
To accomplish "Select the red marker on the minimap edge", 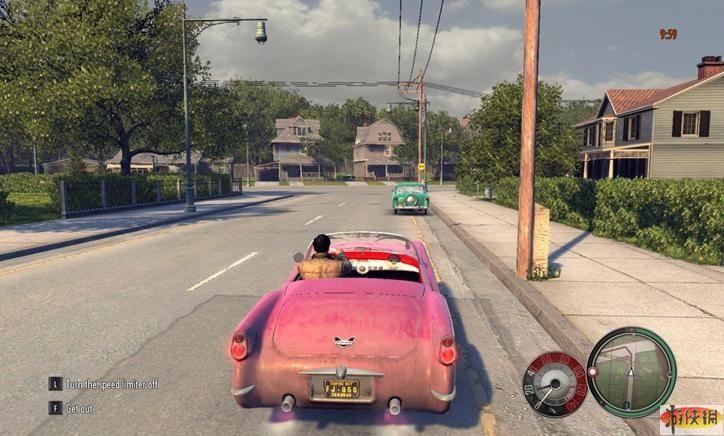I will (592, 371).
